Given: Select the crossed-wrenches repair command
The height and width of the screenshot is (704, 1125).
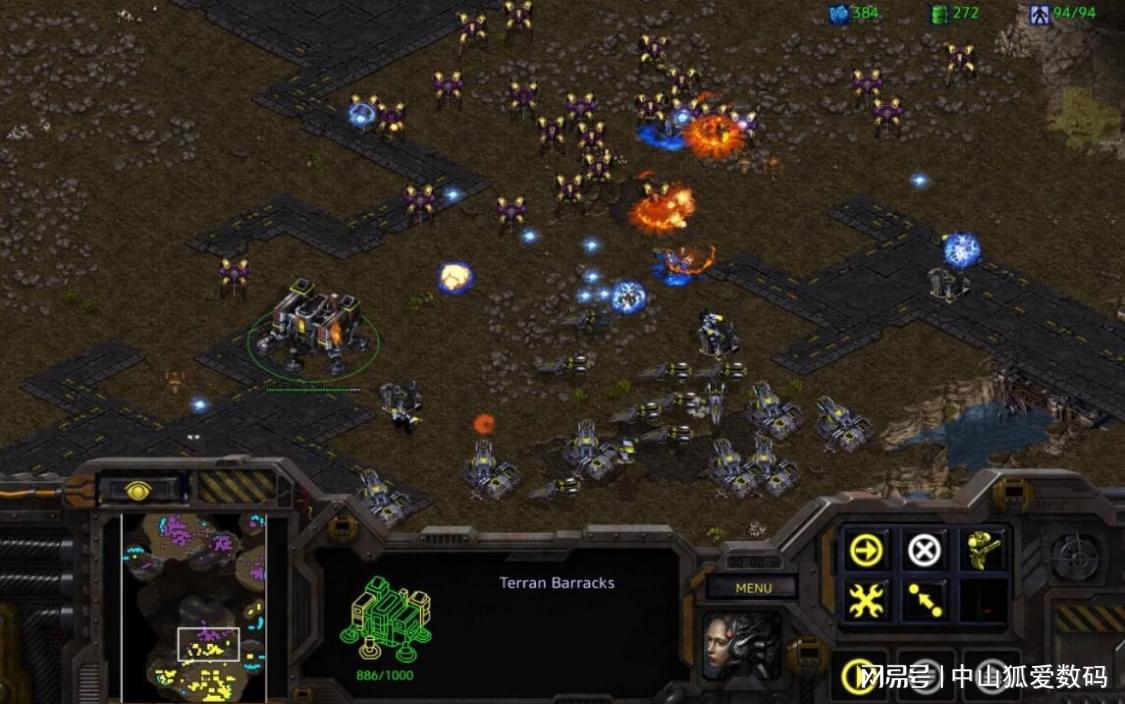Looking at the screenshot, I should (x=865, y=600).
